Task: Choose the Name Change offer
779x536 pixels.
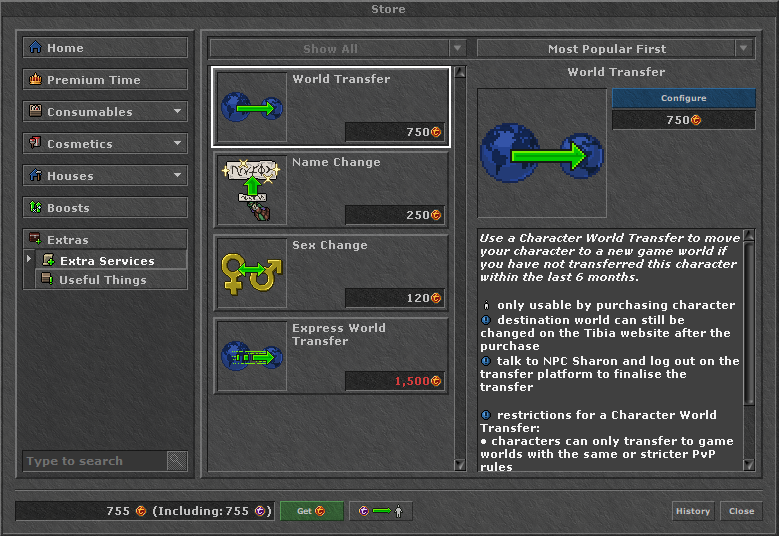Action: 331,190
